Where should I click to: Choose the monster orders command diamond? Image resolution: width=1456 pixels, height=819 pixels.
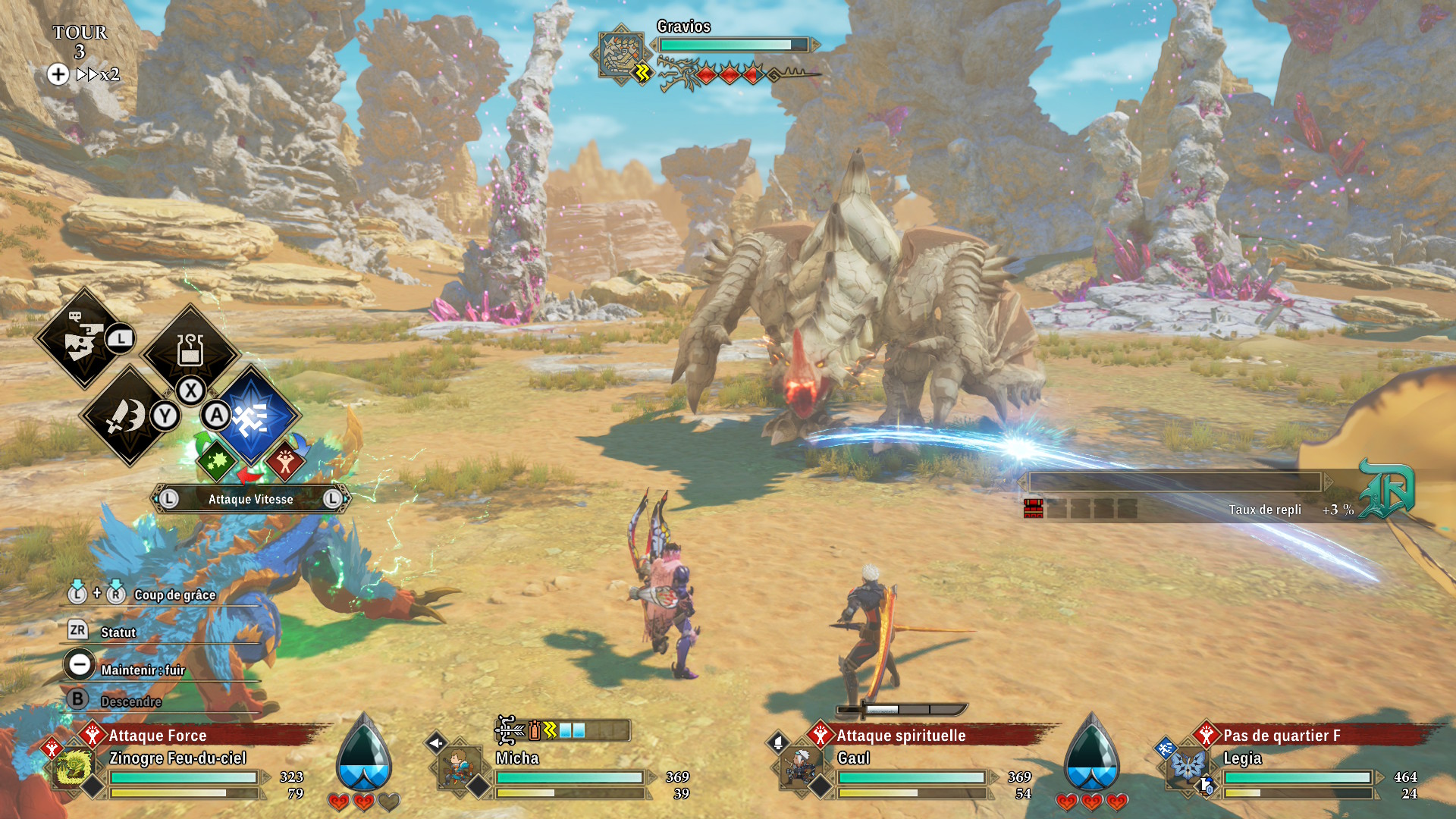tap(83, 338)
